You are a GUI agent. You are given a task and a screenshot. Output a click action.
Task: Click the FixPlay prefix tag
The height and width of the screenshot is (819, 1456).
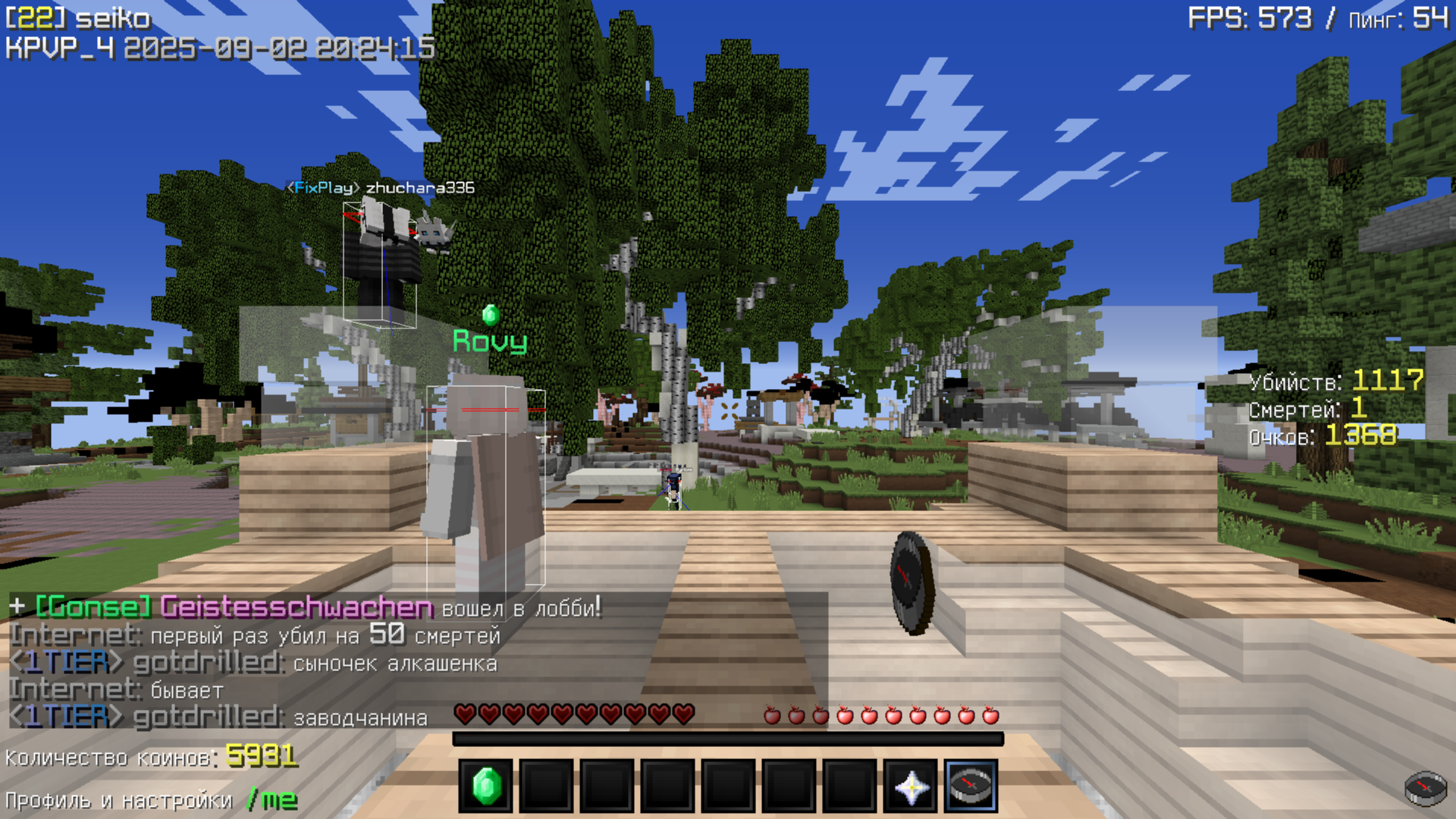click(323, 189)
